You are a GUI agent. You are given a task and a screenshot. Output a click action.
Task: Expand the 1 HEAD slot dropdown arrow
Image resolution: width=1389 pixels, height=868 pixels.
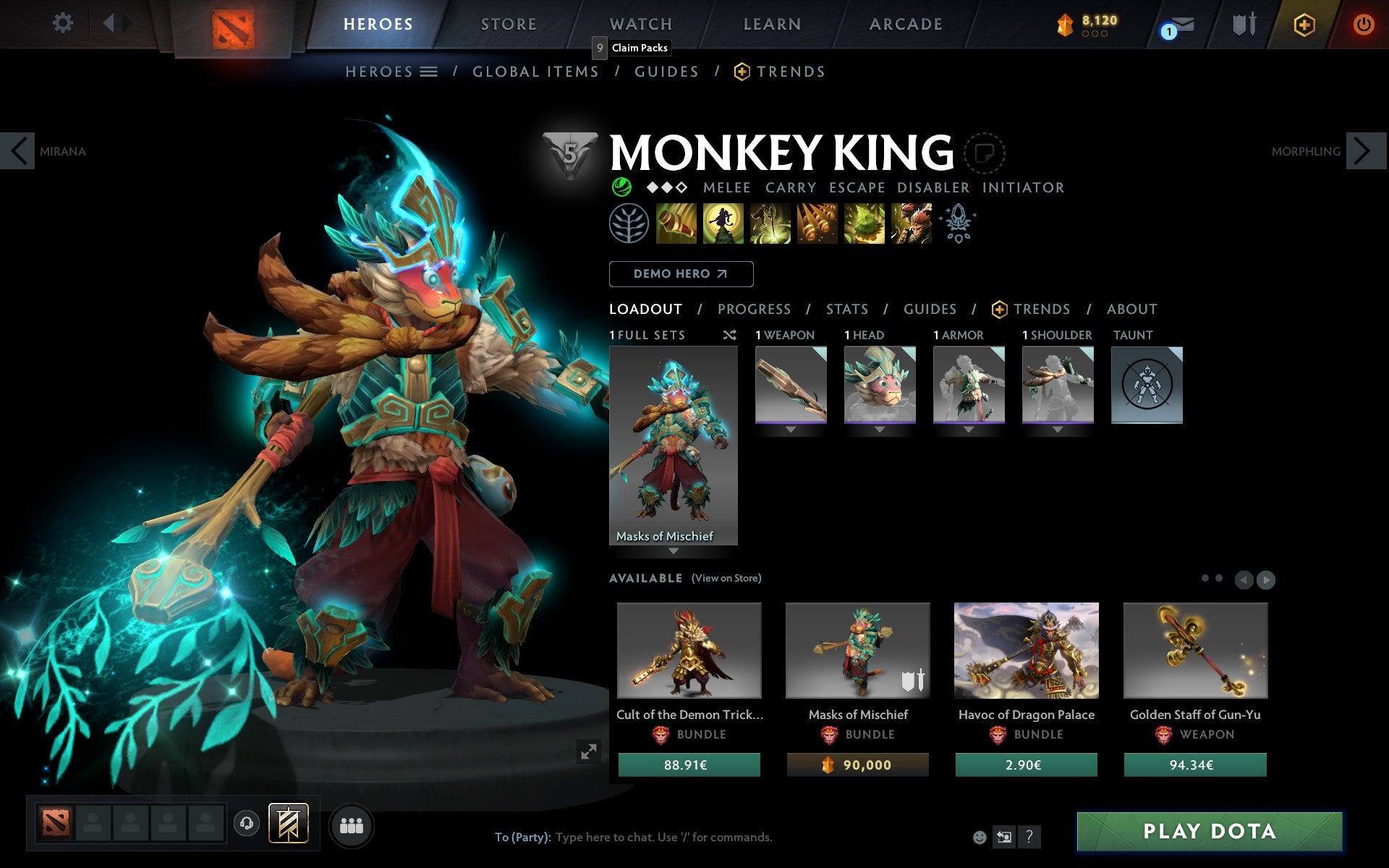(x=880, y=429)
